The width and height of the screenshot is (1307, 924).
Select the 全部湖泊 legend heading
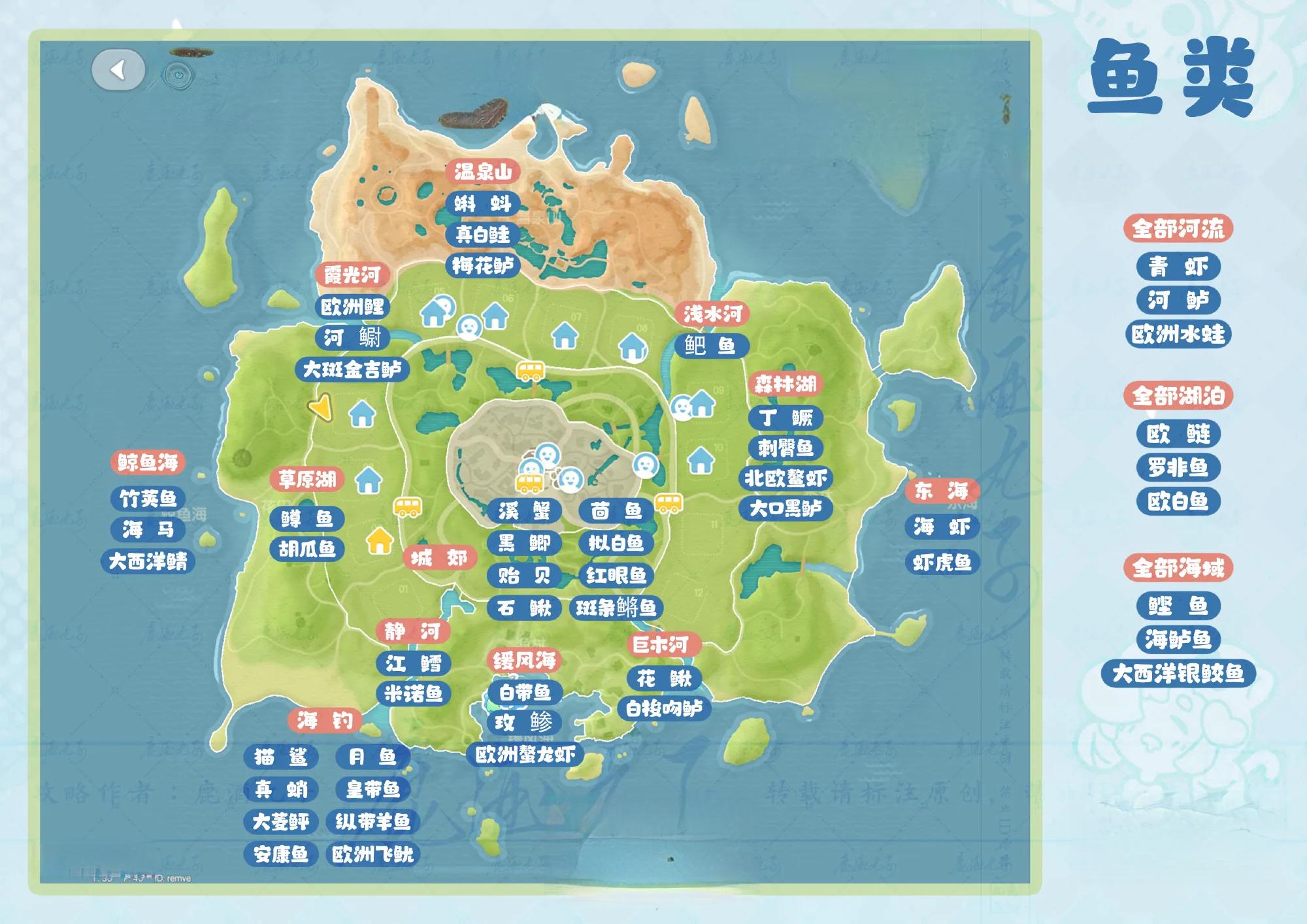1178,396
